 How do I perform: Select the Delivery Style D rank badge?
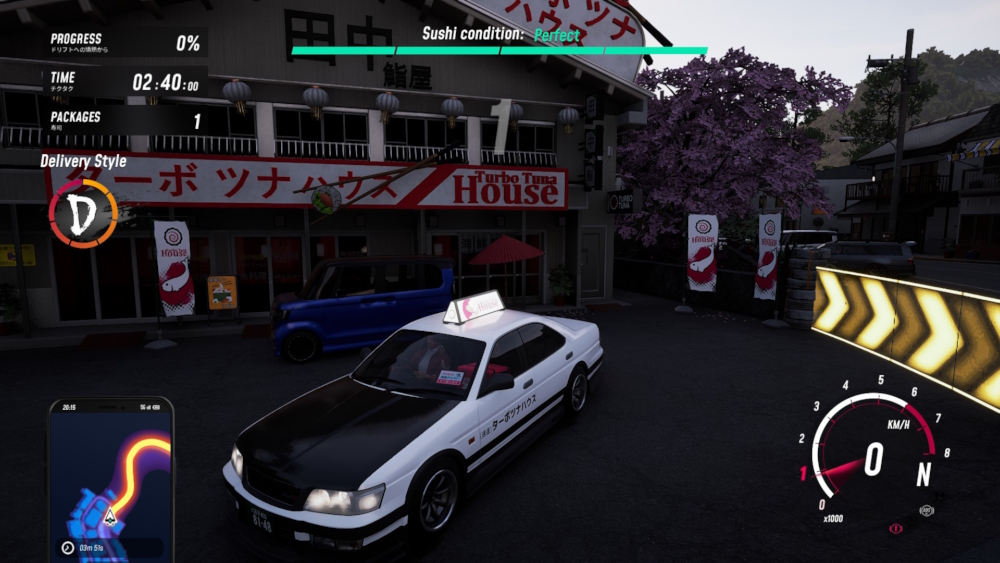tap(83, 213)
